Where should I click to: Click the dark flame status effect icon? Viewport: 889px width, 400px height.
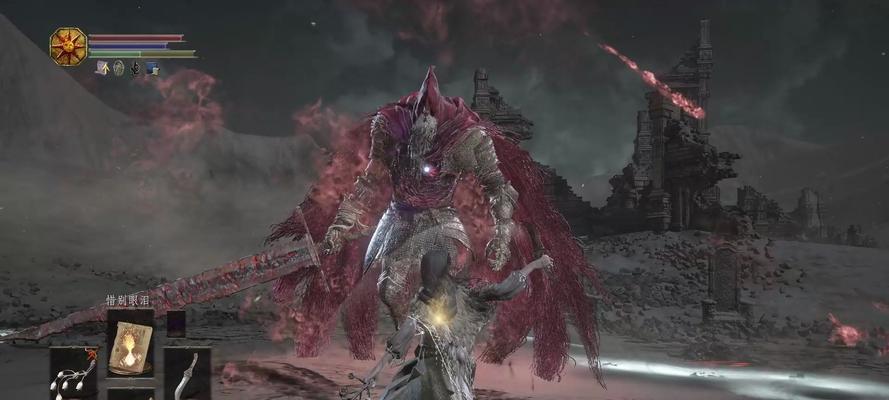click(135, 68)
